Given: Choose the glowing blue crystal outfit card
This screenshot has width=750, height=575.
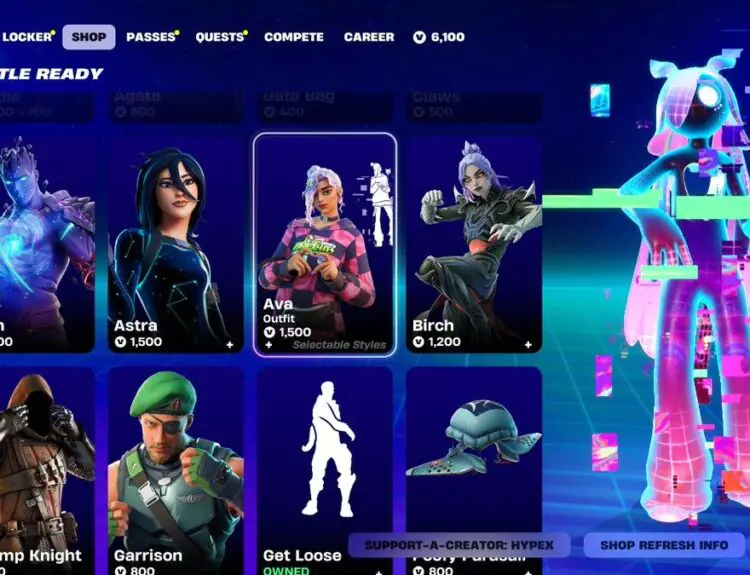Looking at the screenshot, I should [45, 245].
